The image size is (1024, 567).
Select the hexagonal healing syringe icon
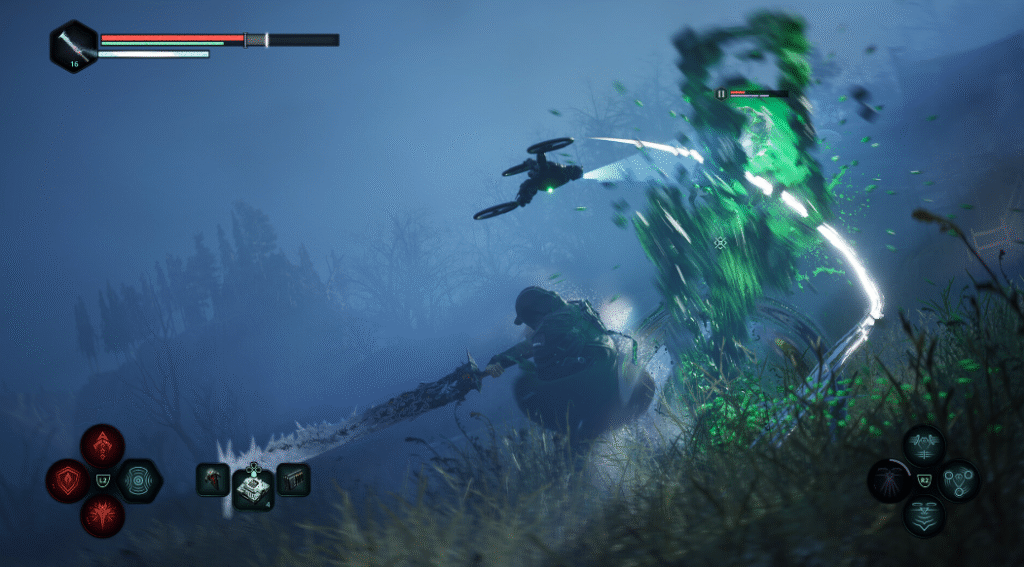pyautogui.click(x=74, y=46)
